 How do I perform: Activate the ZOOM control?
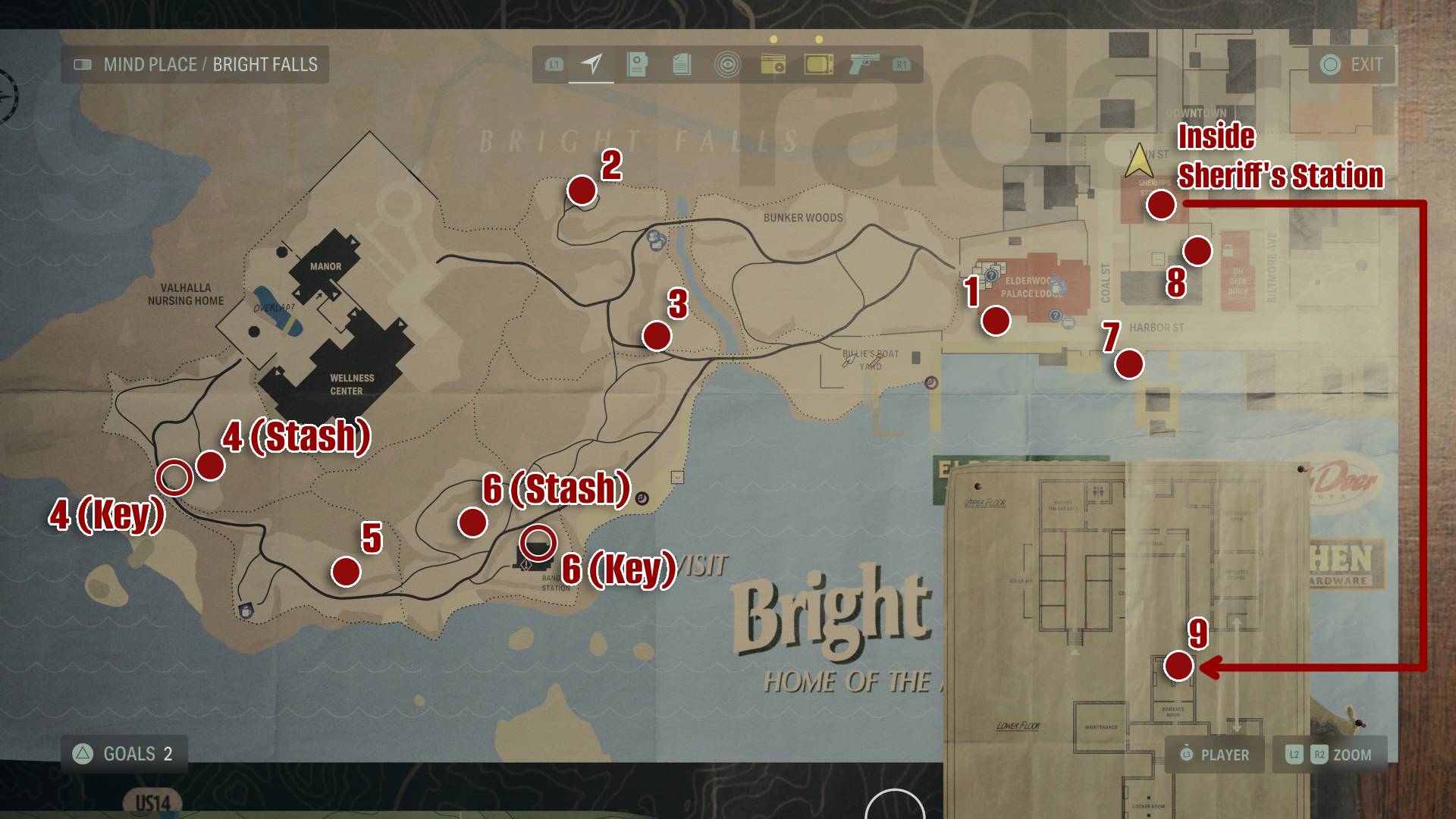pos(1329,755)
